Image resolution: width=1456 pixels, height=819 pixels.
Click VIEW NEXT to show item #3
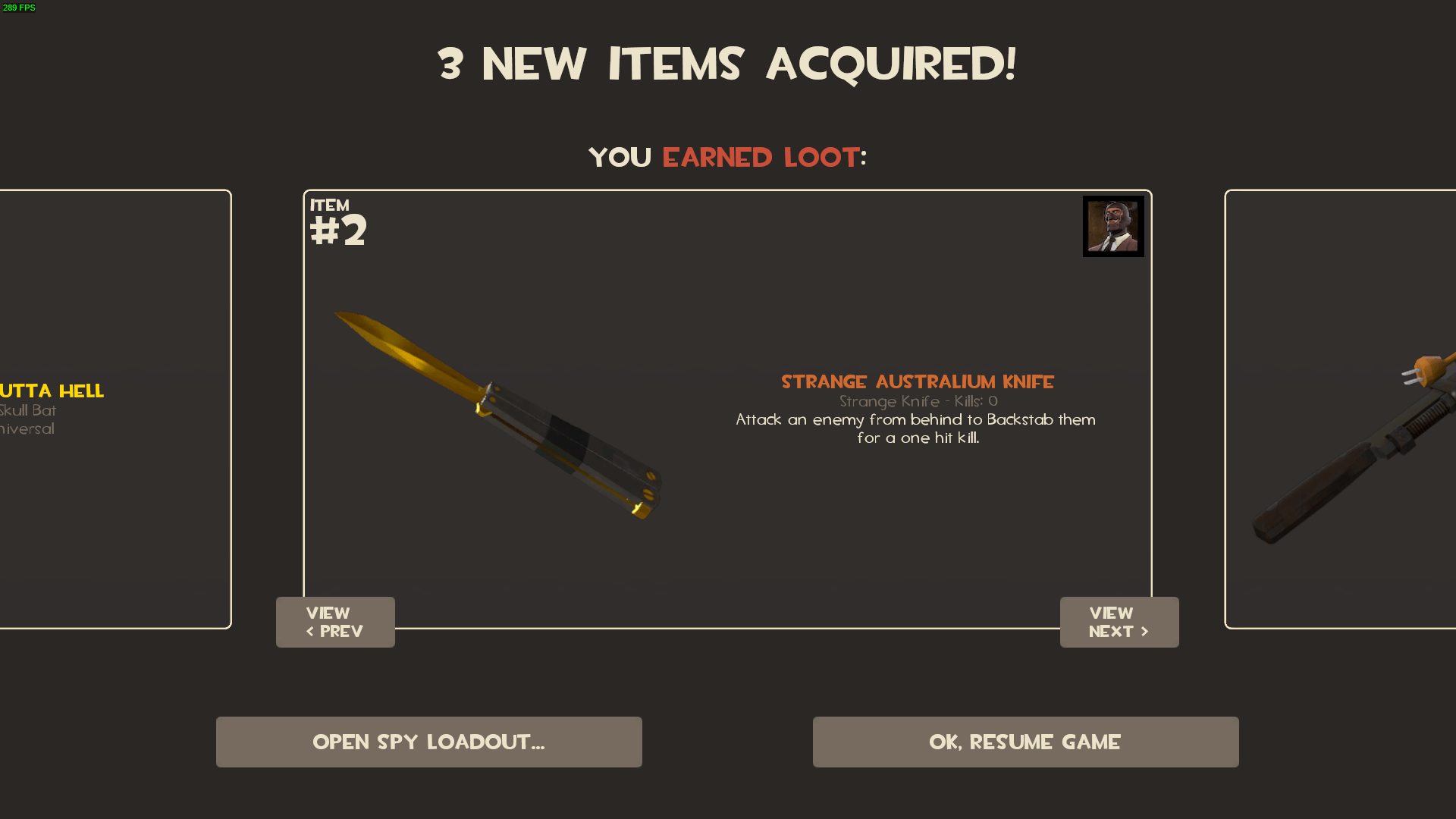click(x=1119, y=622)
